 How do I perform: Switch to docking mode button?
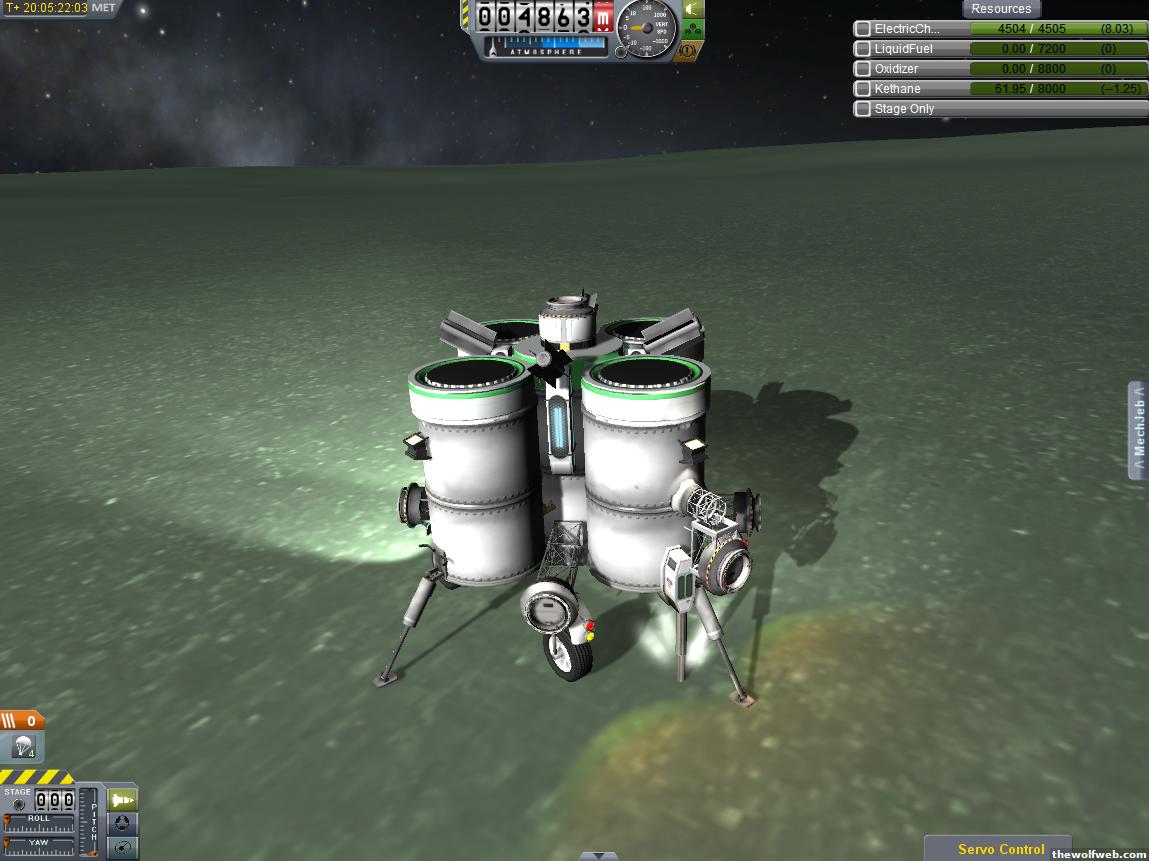pos(122,824)
